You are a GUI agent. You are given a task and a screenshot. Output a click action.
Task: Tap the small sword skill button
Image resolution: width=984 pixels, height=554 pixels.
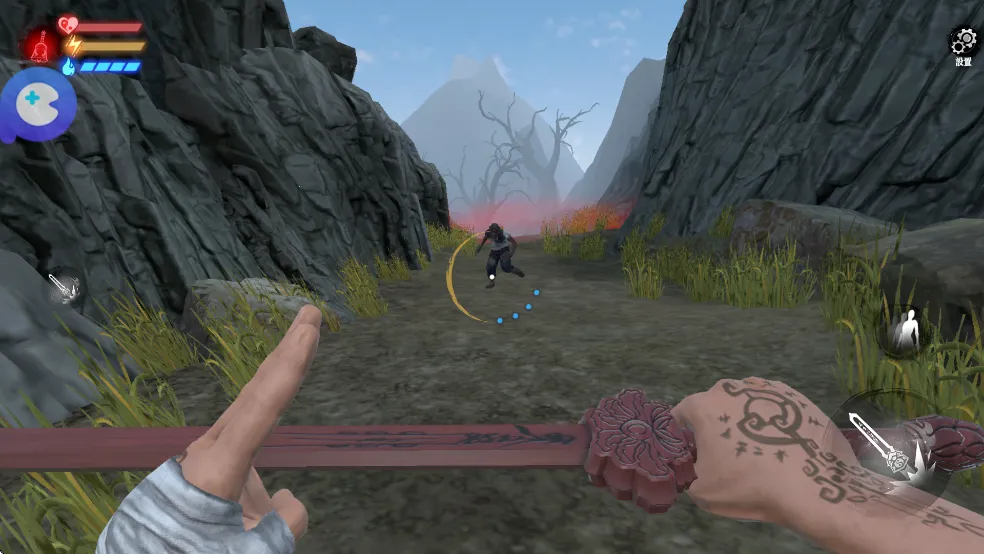click(64, 288)
